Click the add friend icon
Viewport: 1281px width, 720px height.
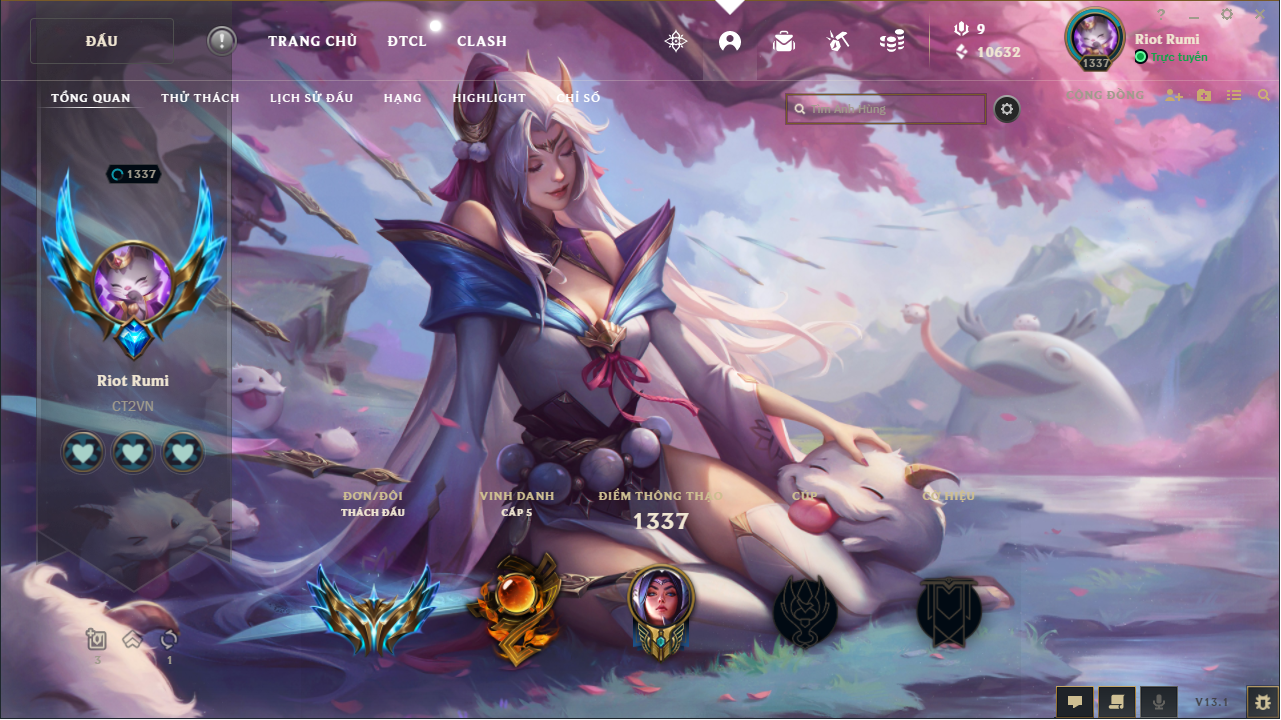1174,95
